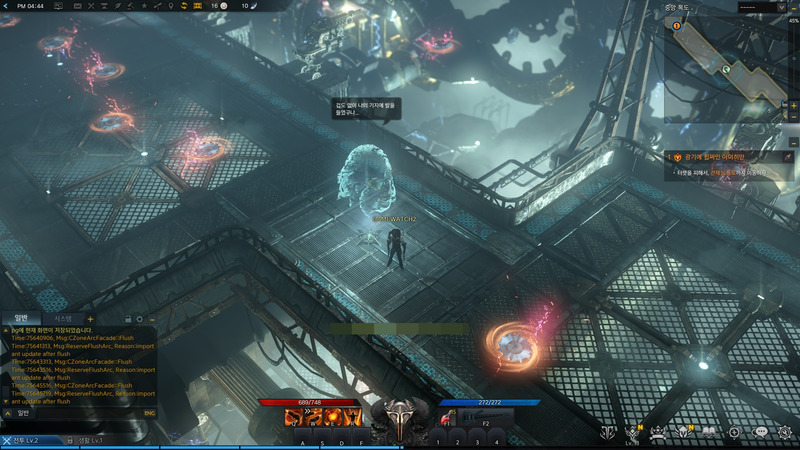The height and width of the screenshot is (450, 800).
Task: Open the open-book journal icon
Action: tap(708, 432)
